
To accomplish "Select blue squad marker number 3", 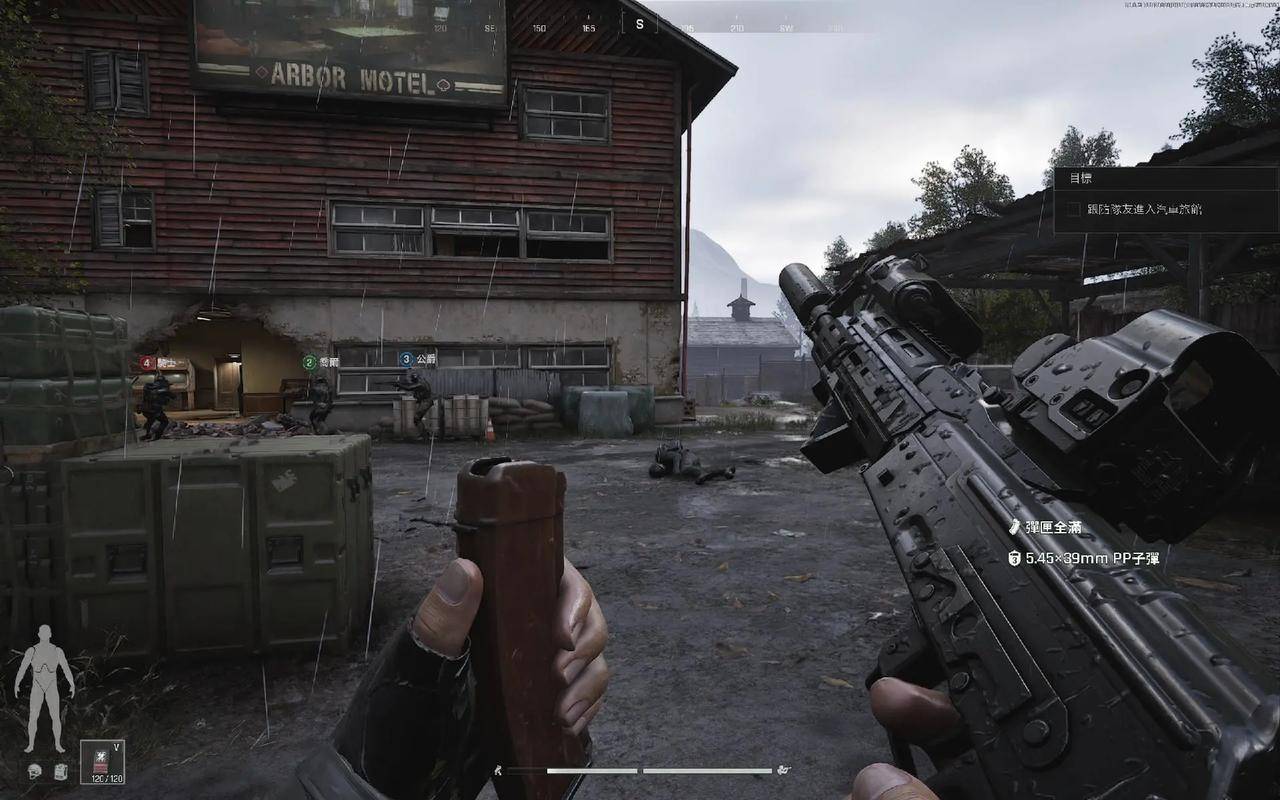I will [x=406, y=358].
